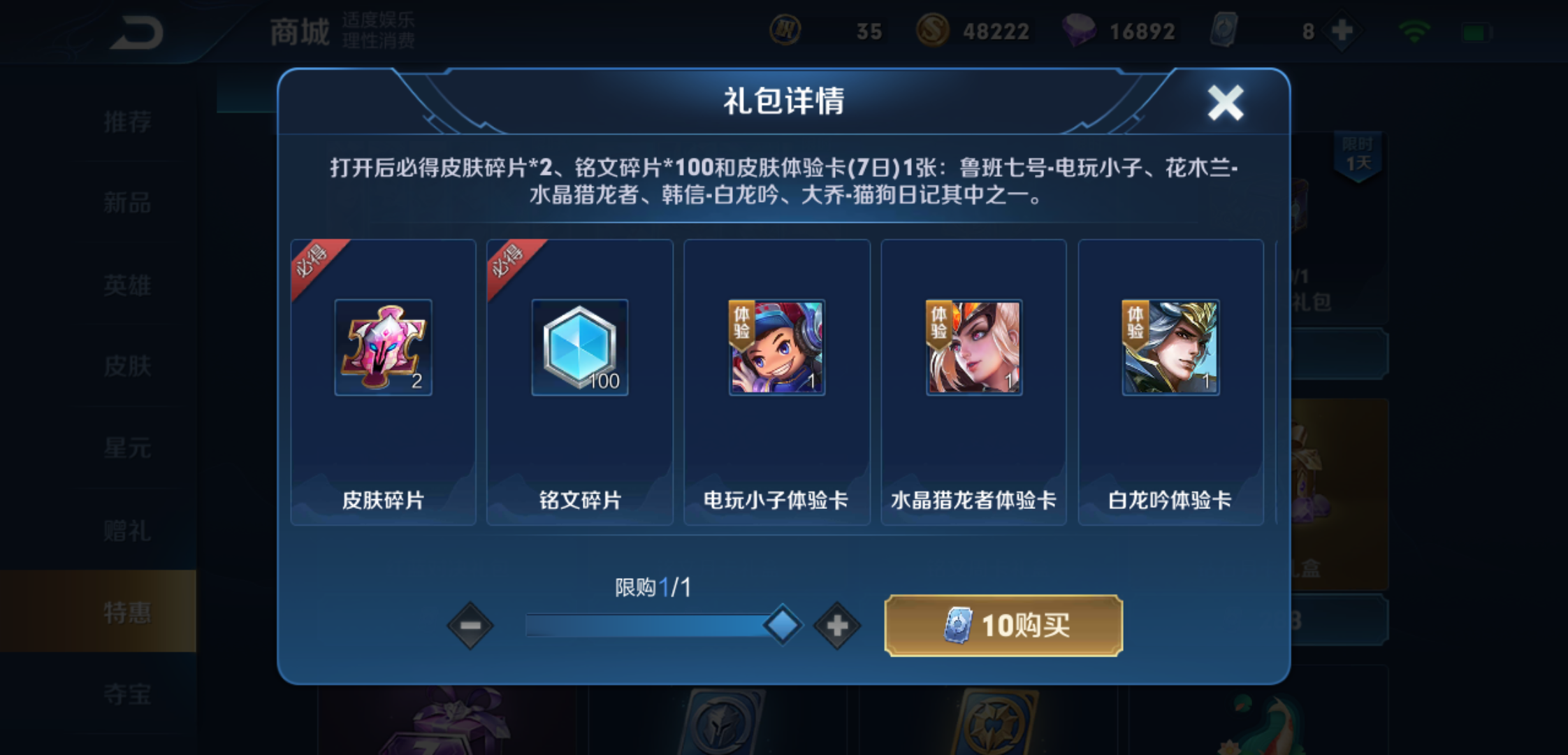Viewport: 1568px width, 755px height.
Task: Click the quantity slider handle
Action: 784,624
